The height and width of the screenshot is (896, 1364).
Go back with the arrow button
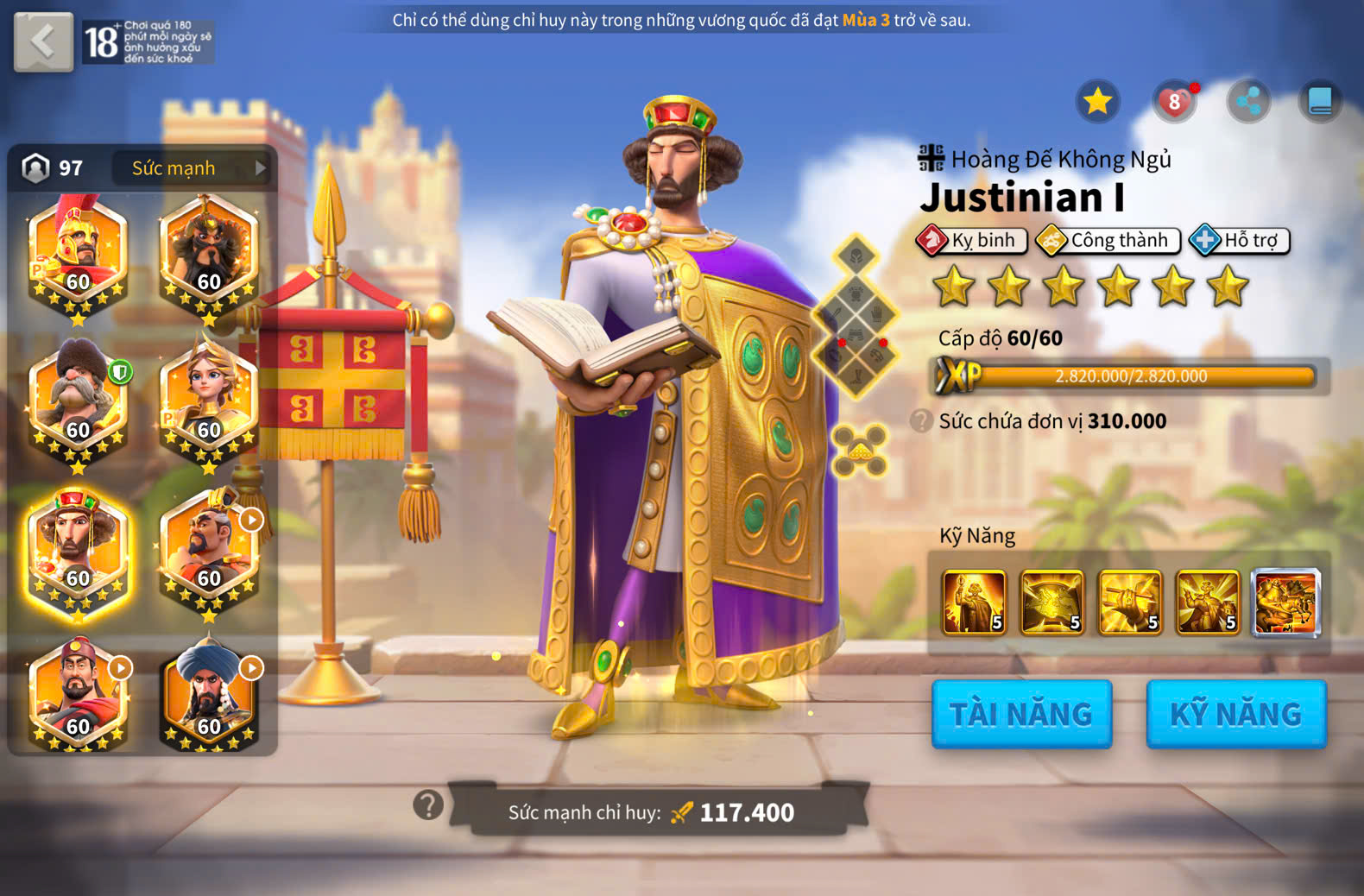(x=43, y=41)
